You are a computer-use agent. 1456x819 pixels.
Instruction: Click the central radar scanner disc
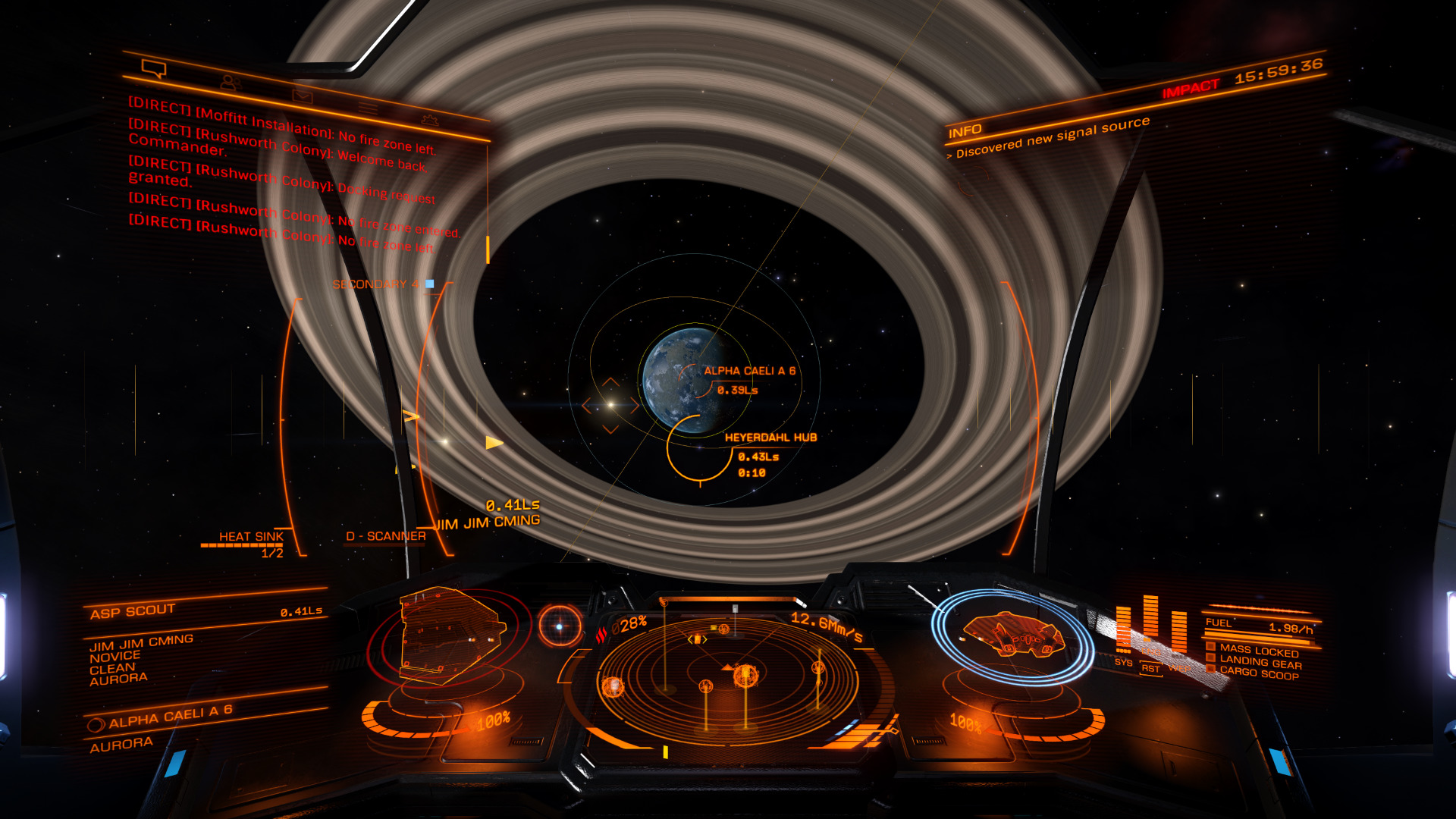coord(726,677)
